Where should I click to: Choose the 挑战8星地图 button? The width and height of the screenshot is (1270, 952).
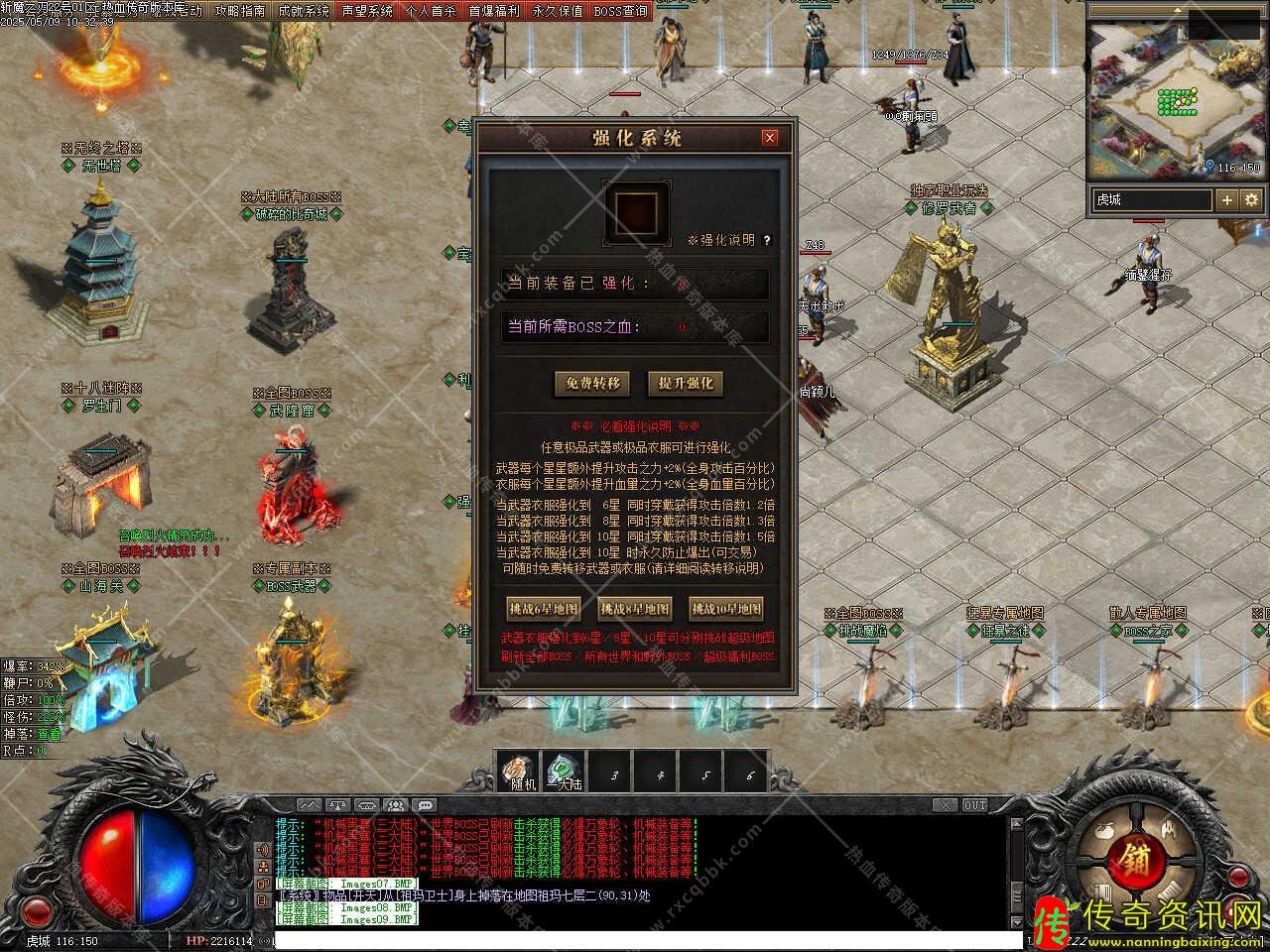(x=635, y=608)
